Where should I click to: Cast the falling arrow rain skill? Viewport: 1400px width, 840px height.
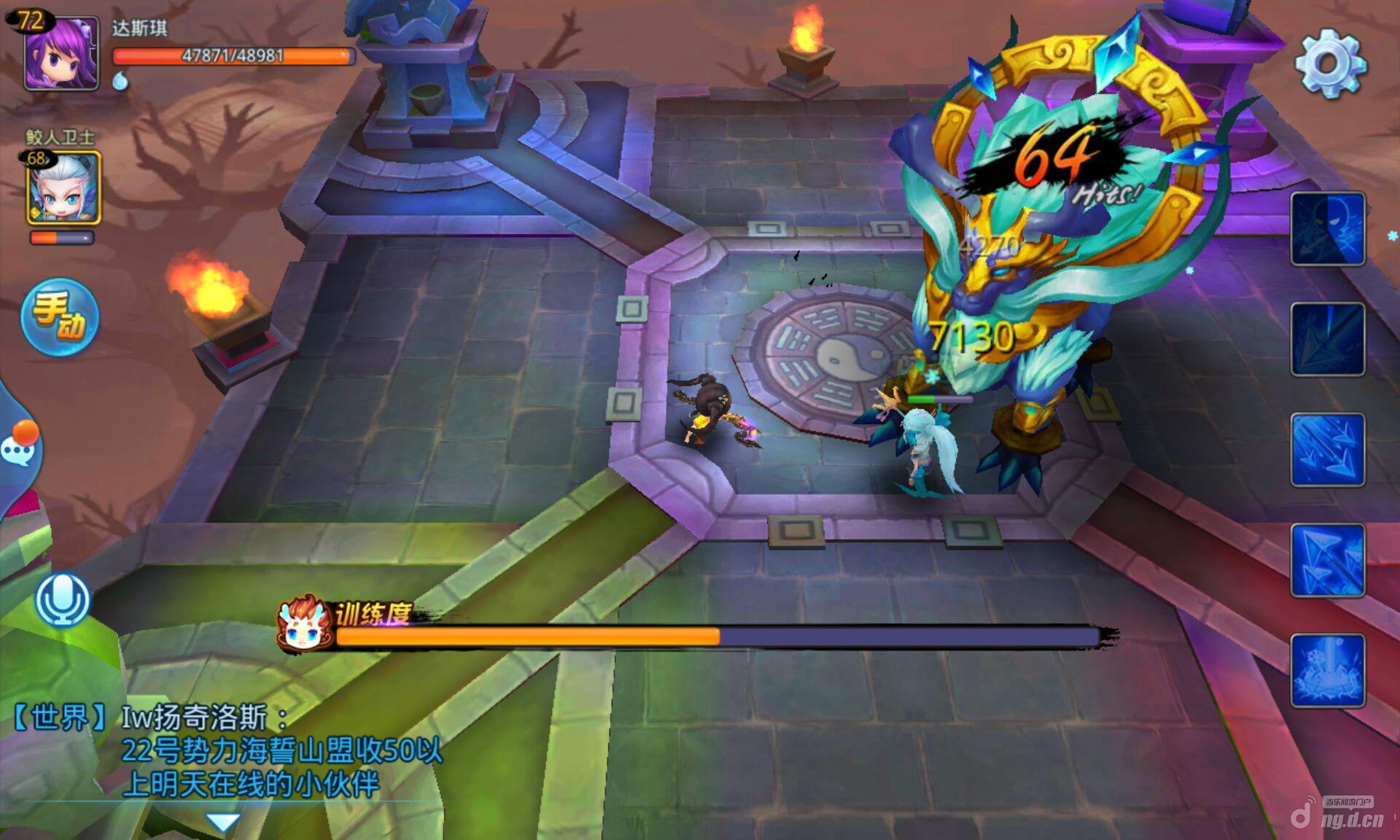(1327, 450)
